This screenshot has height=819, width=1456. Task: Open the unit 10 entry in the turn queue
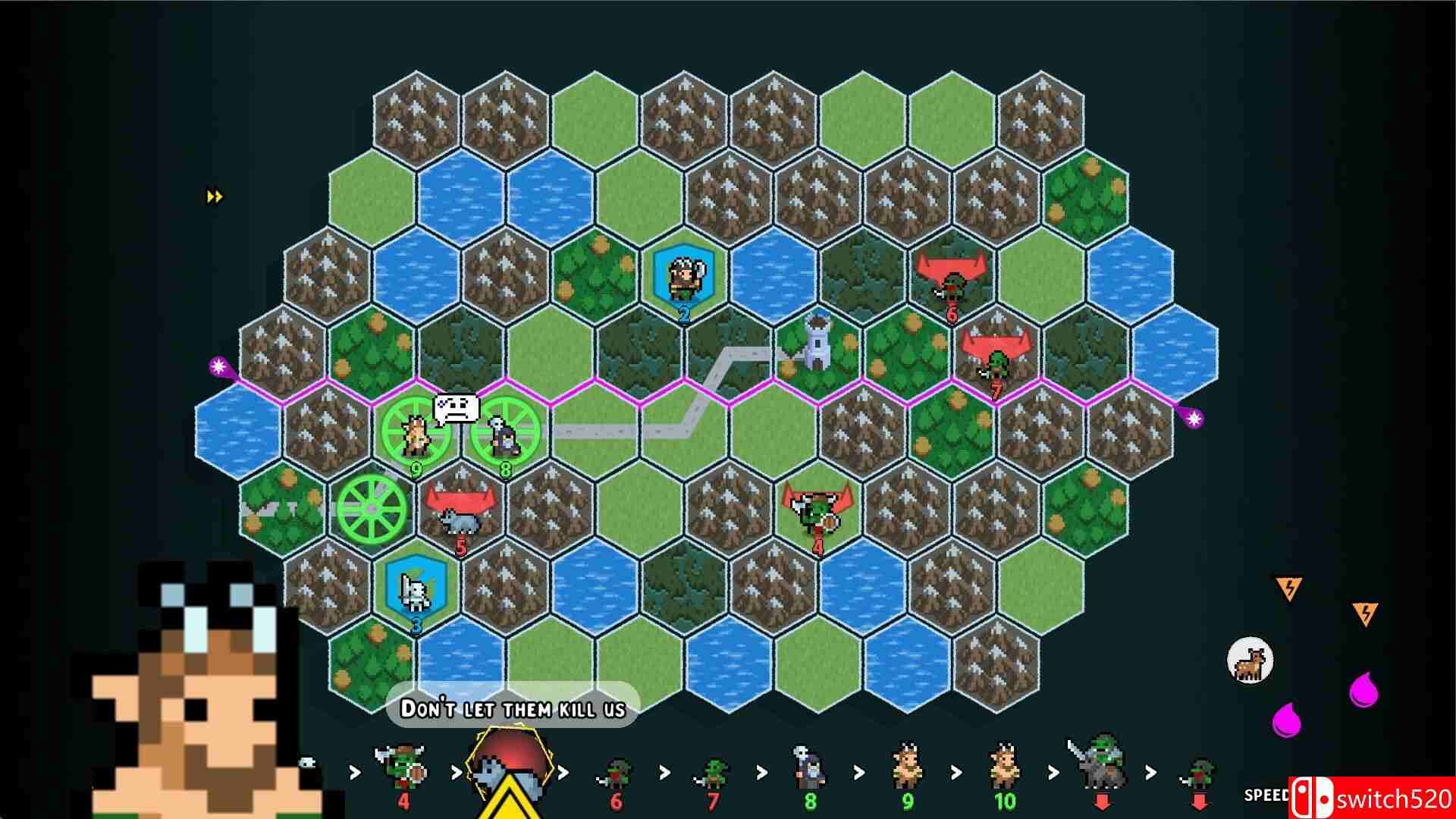point(1003,770)
